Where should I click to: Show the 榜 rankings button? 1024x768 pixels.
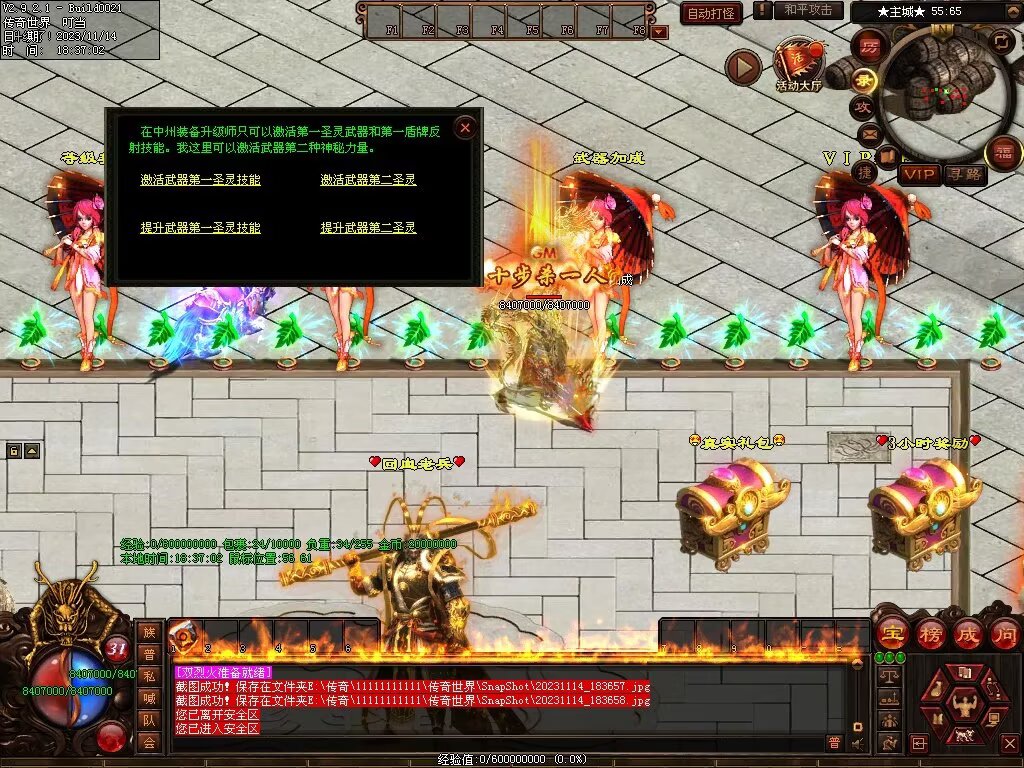(x=929, y=634)
